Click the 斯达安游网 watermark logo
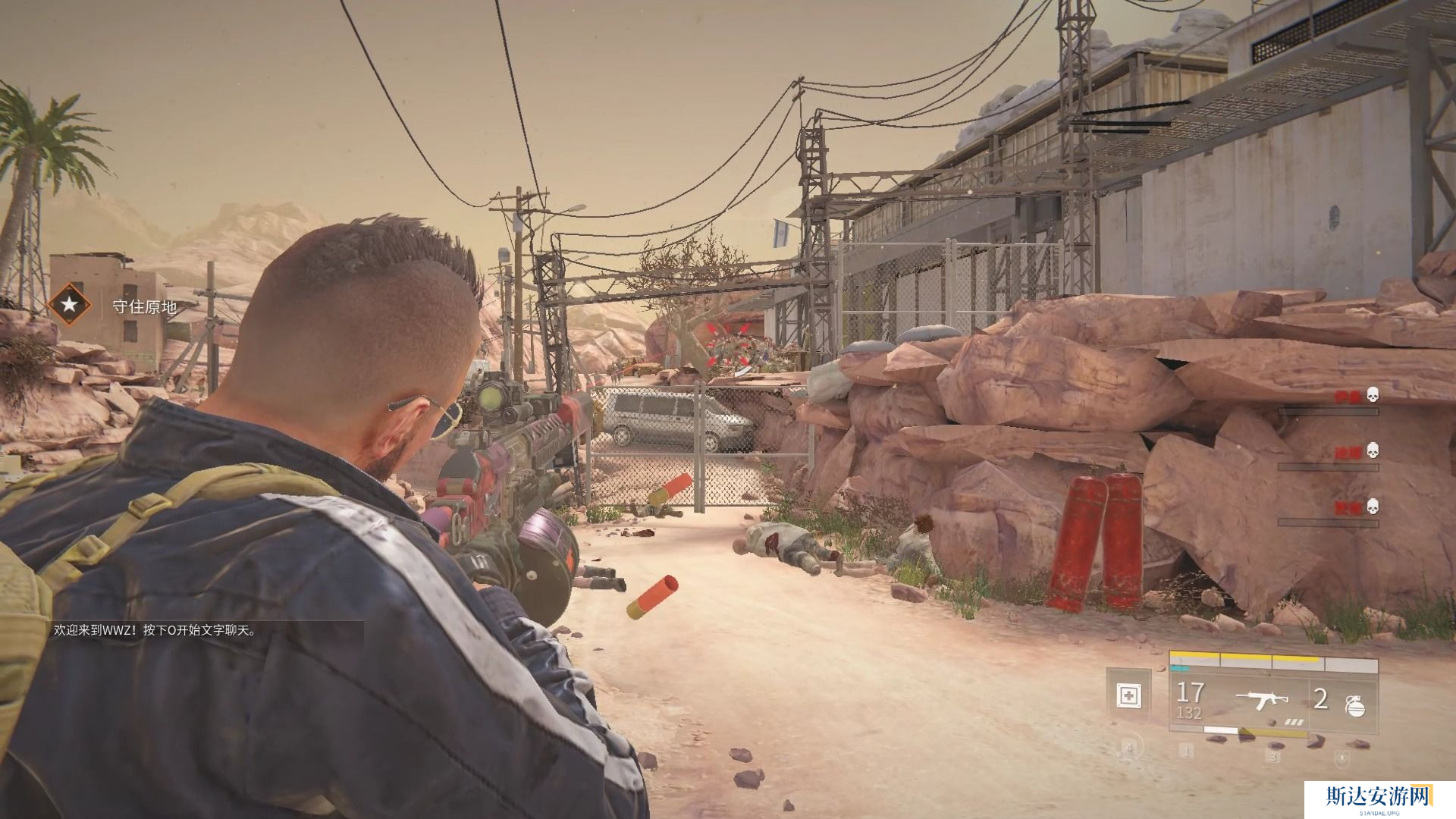1456x819 pixels. 1378,797
